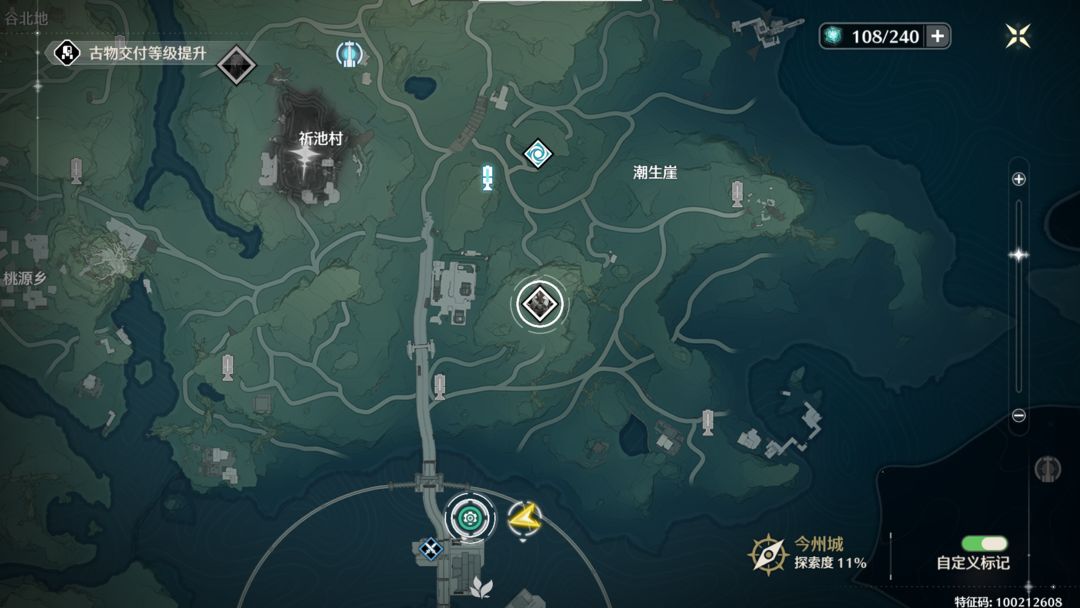Screen dimensions: 1080x608
Task: Zoom out the map with minus button
Action: [x=1019, y=415]
